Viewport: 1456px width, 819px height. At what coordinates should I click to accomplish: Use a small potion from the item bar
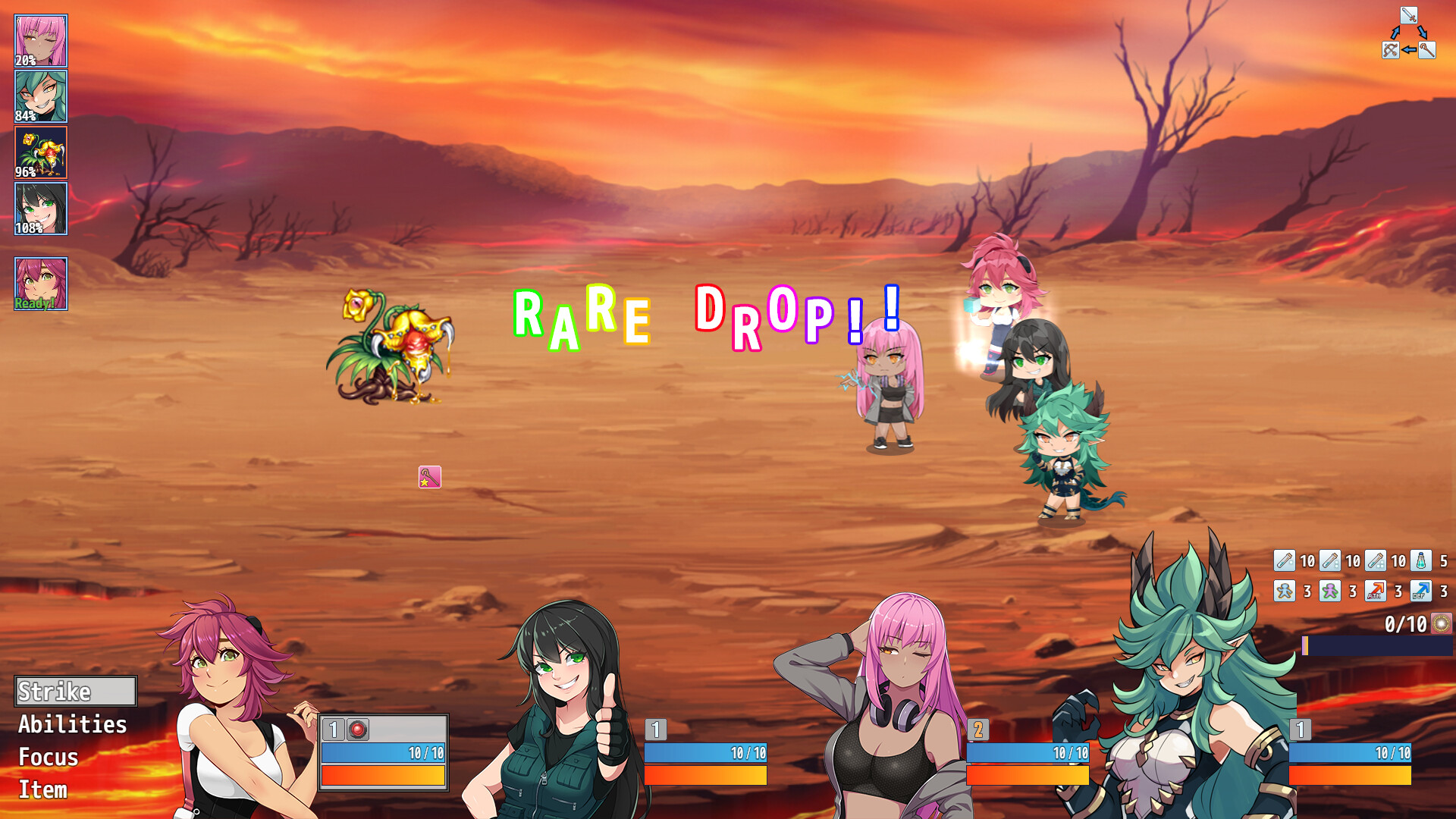click(1285, 561)
